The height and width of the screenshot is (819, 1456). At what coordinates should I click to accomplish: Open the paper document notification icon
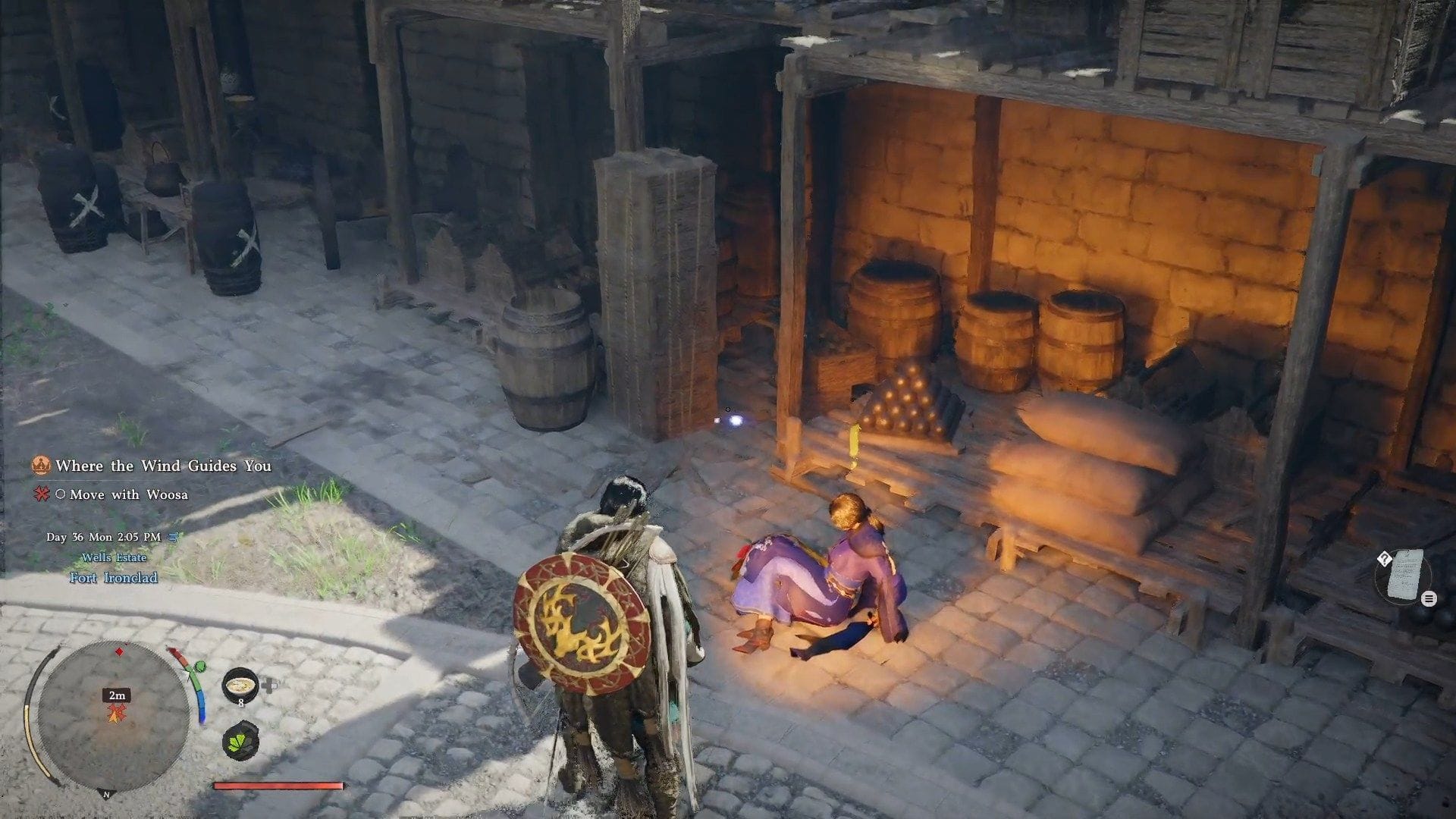click(1404, 575)
